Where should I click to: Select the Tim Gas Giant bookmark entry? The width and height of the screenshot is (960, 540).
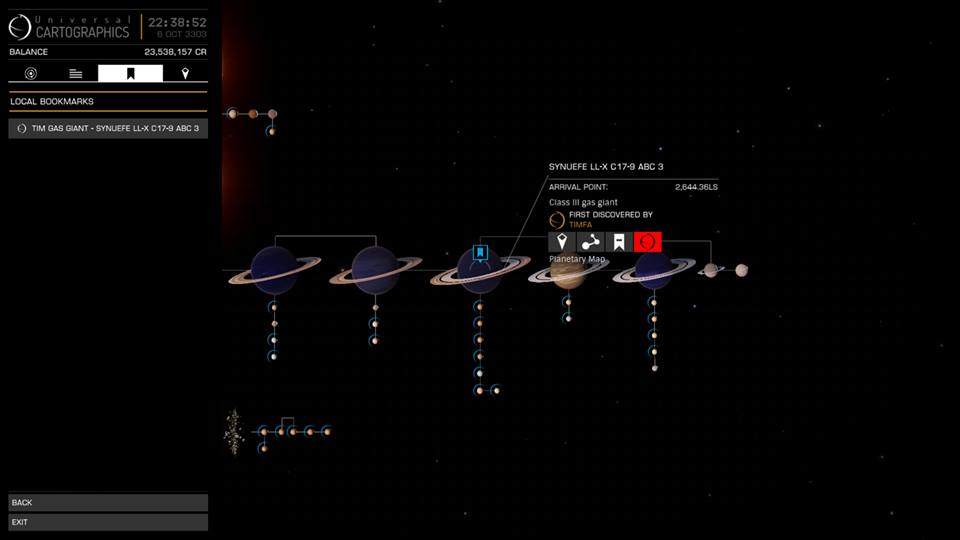click(108, 128)
